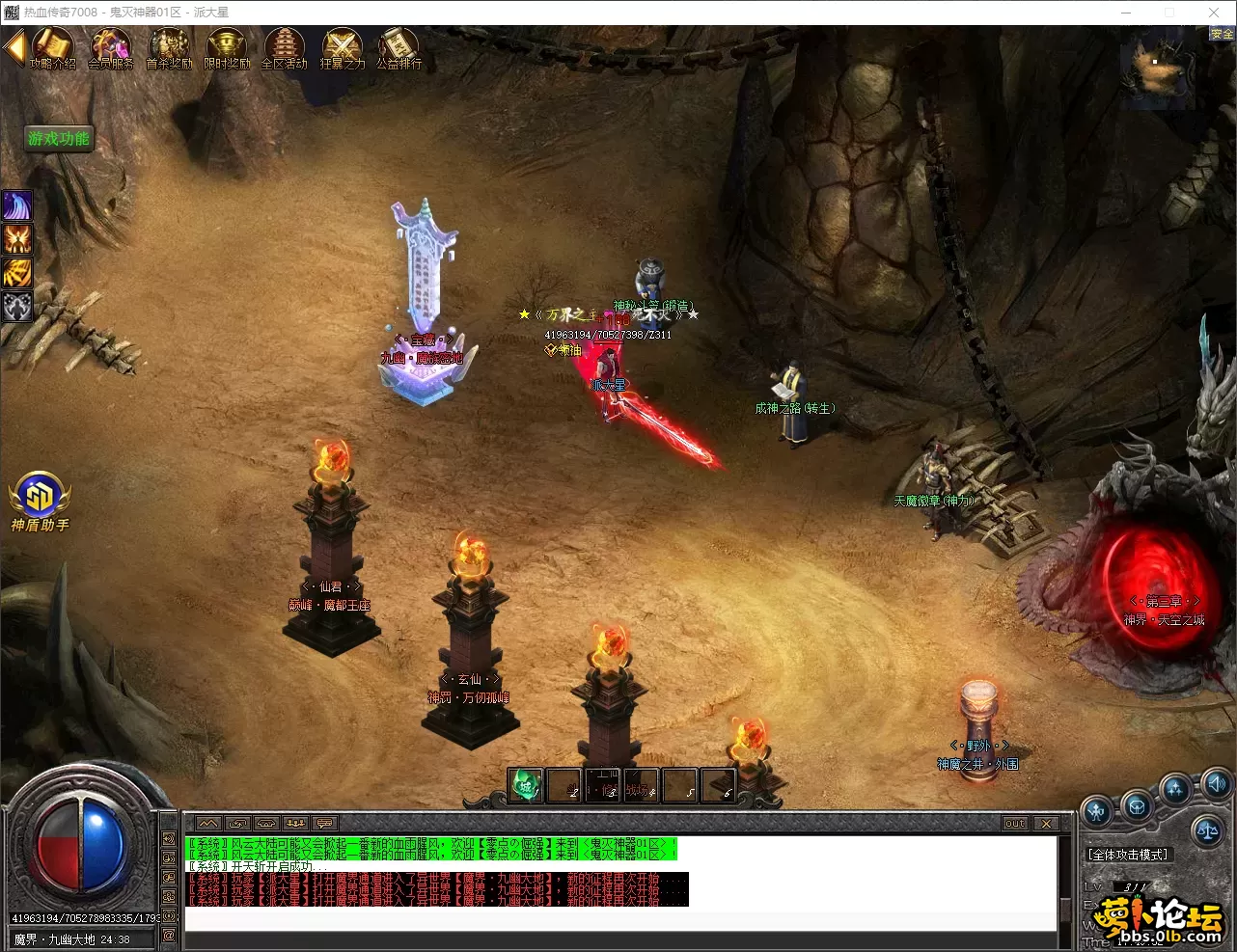1237x952 pixels.
Task: Open 会员服务 member services
Action: pos(111,47)
